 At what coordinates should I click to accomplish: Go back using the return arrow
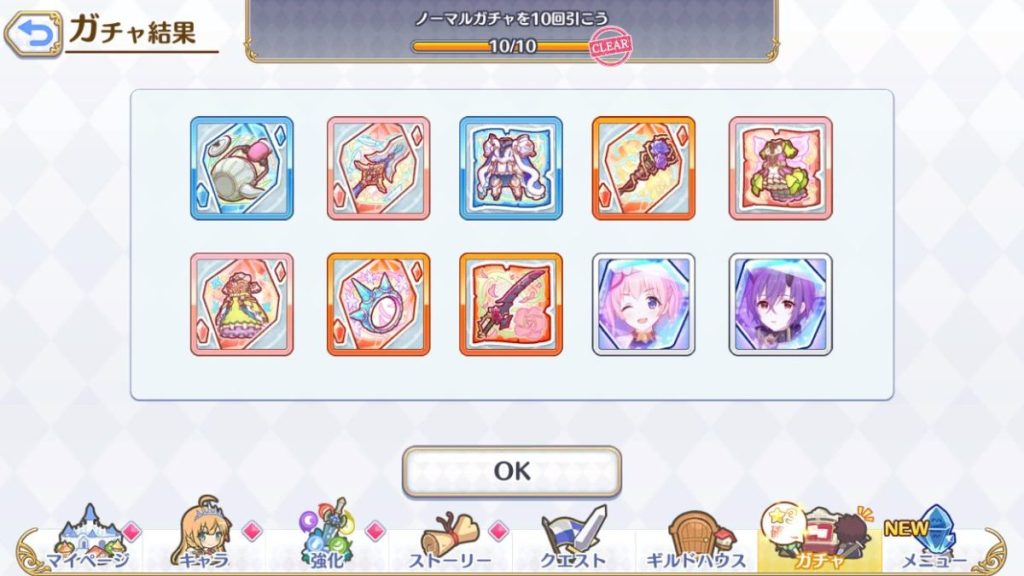tap(33, 34)
